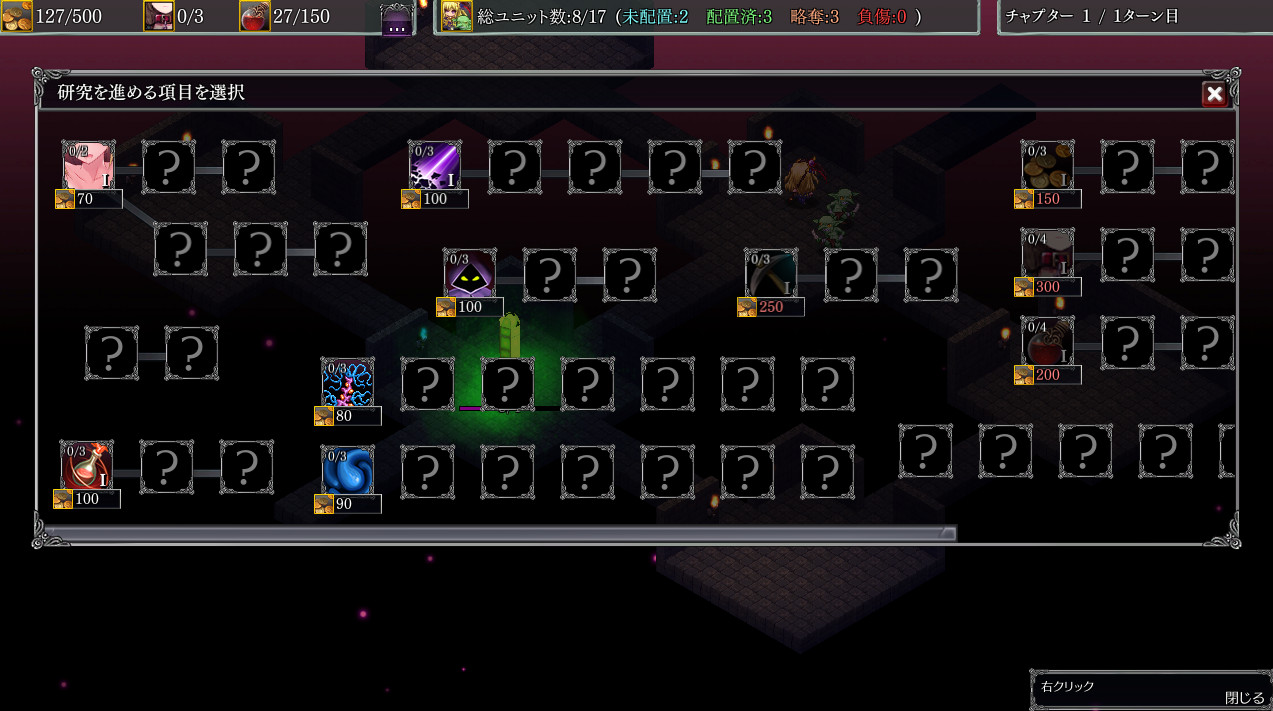The image size is (1273, 711).
Task: Choose the gold coins research node
Action: tap(1048, 166)
